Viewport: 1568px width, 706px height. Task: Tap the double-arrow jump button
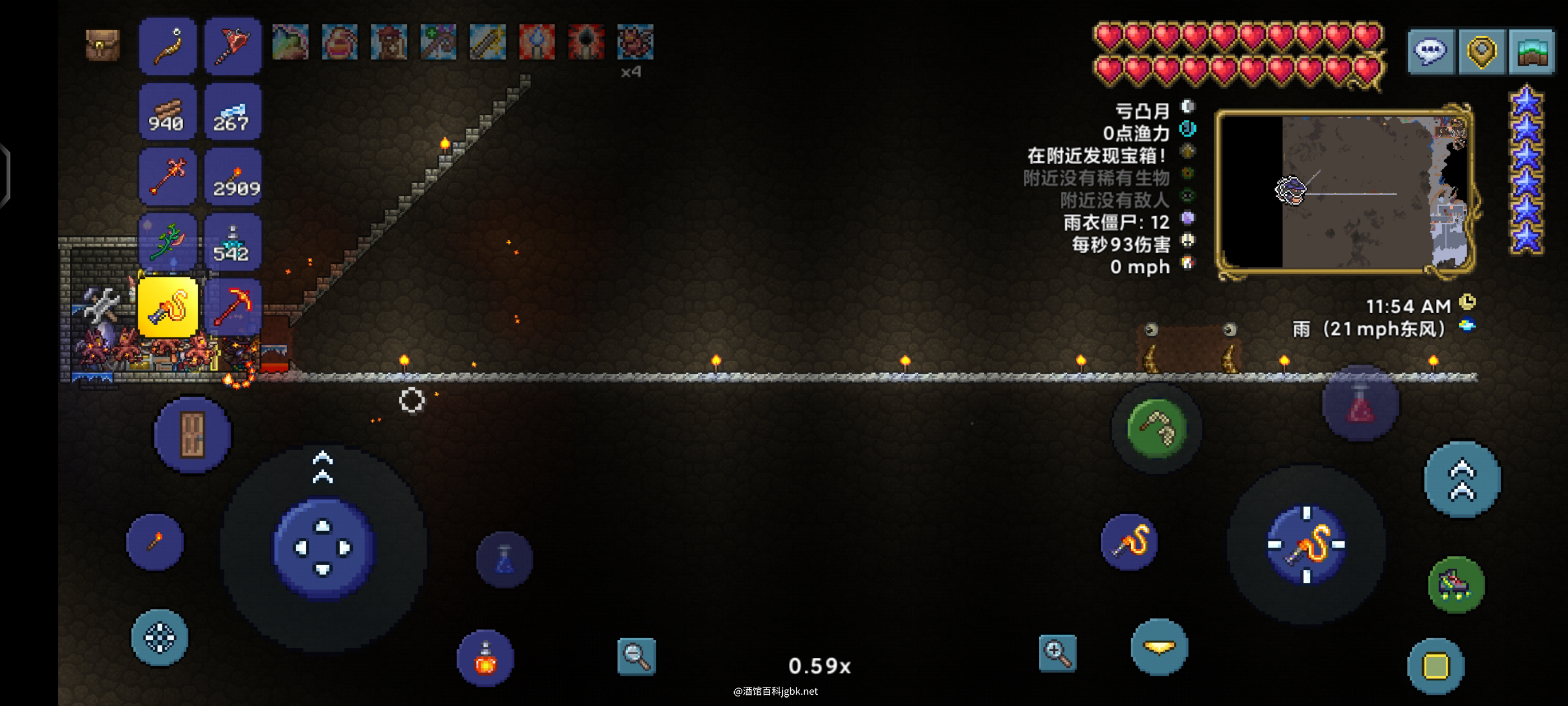click(x=1462, y=479)
